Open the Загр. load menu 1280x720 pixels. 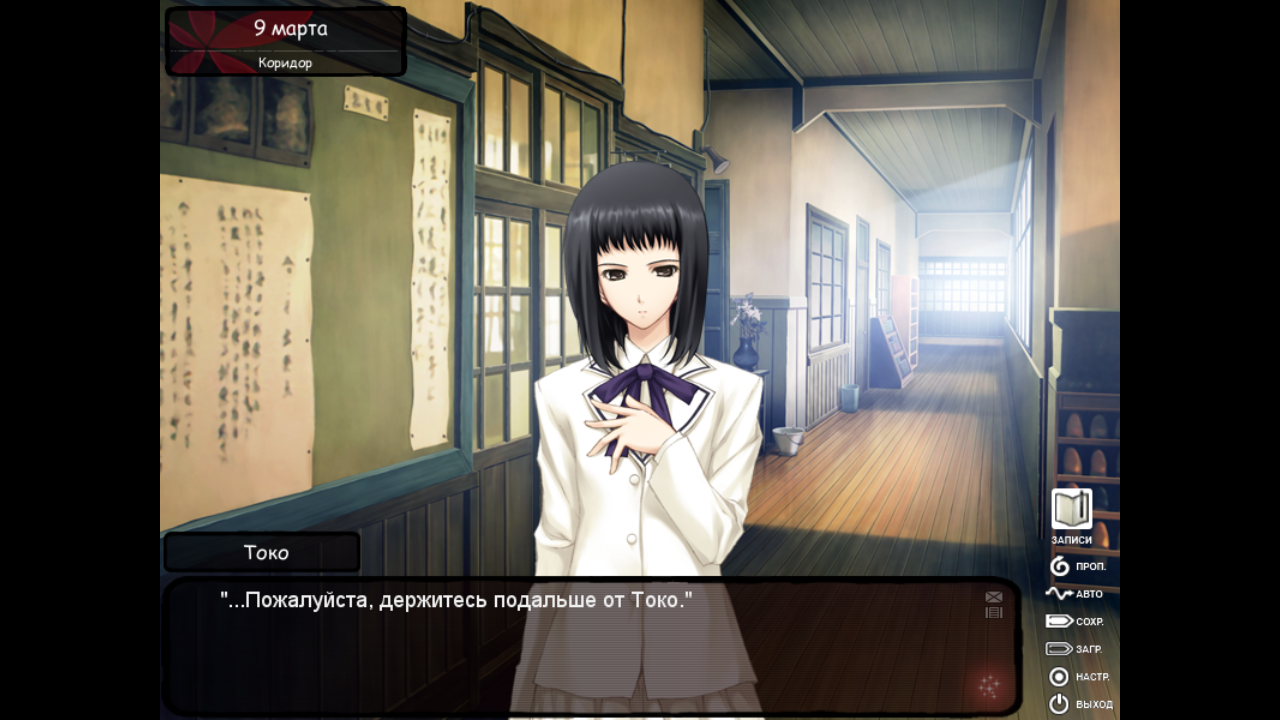(1074, 649)
